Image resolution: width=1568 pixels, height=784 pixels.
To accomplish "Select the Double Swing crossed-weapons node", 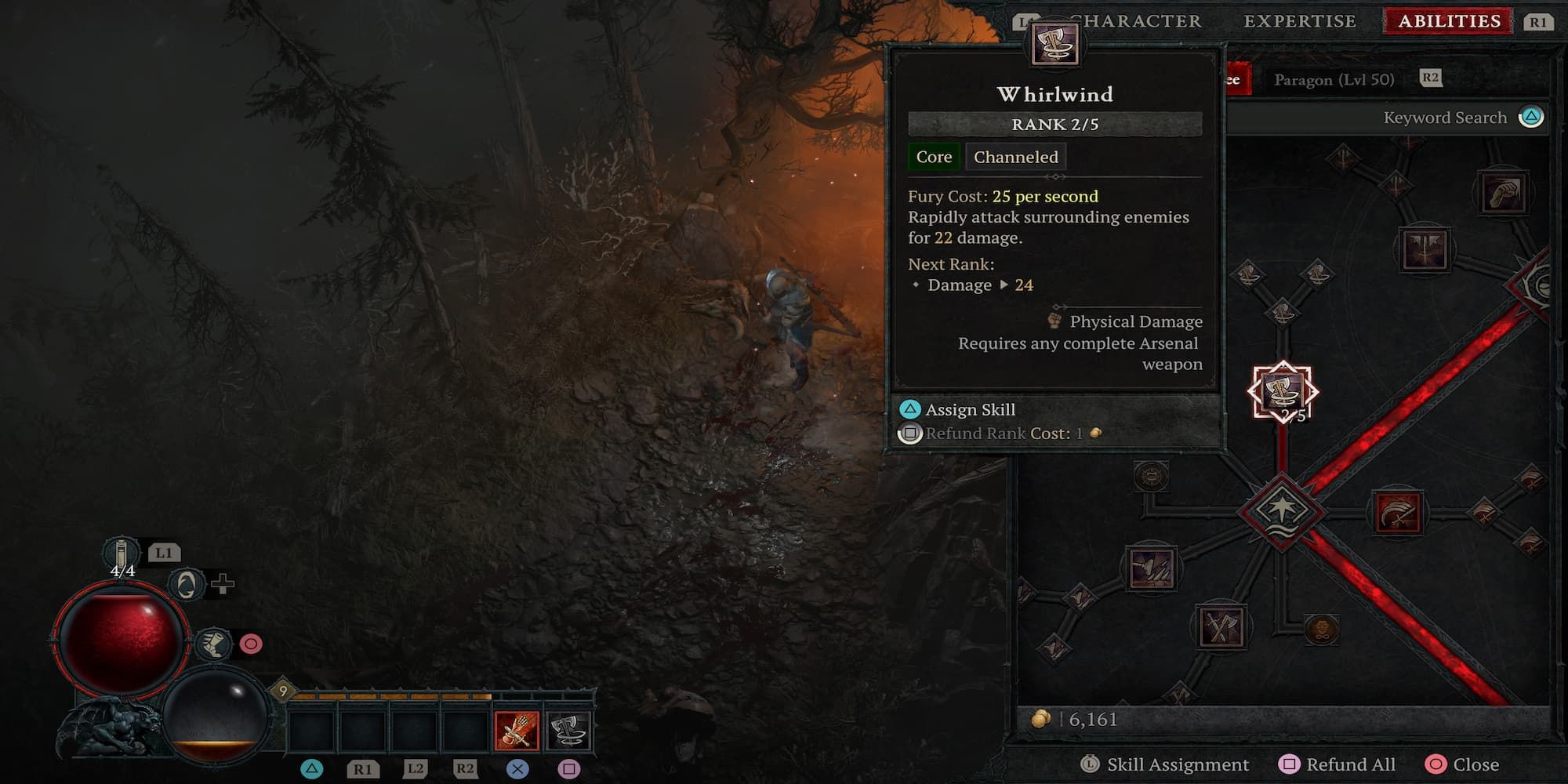I will pyautogui.click(x=1222, y=626).
